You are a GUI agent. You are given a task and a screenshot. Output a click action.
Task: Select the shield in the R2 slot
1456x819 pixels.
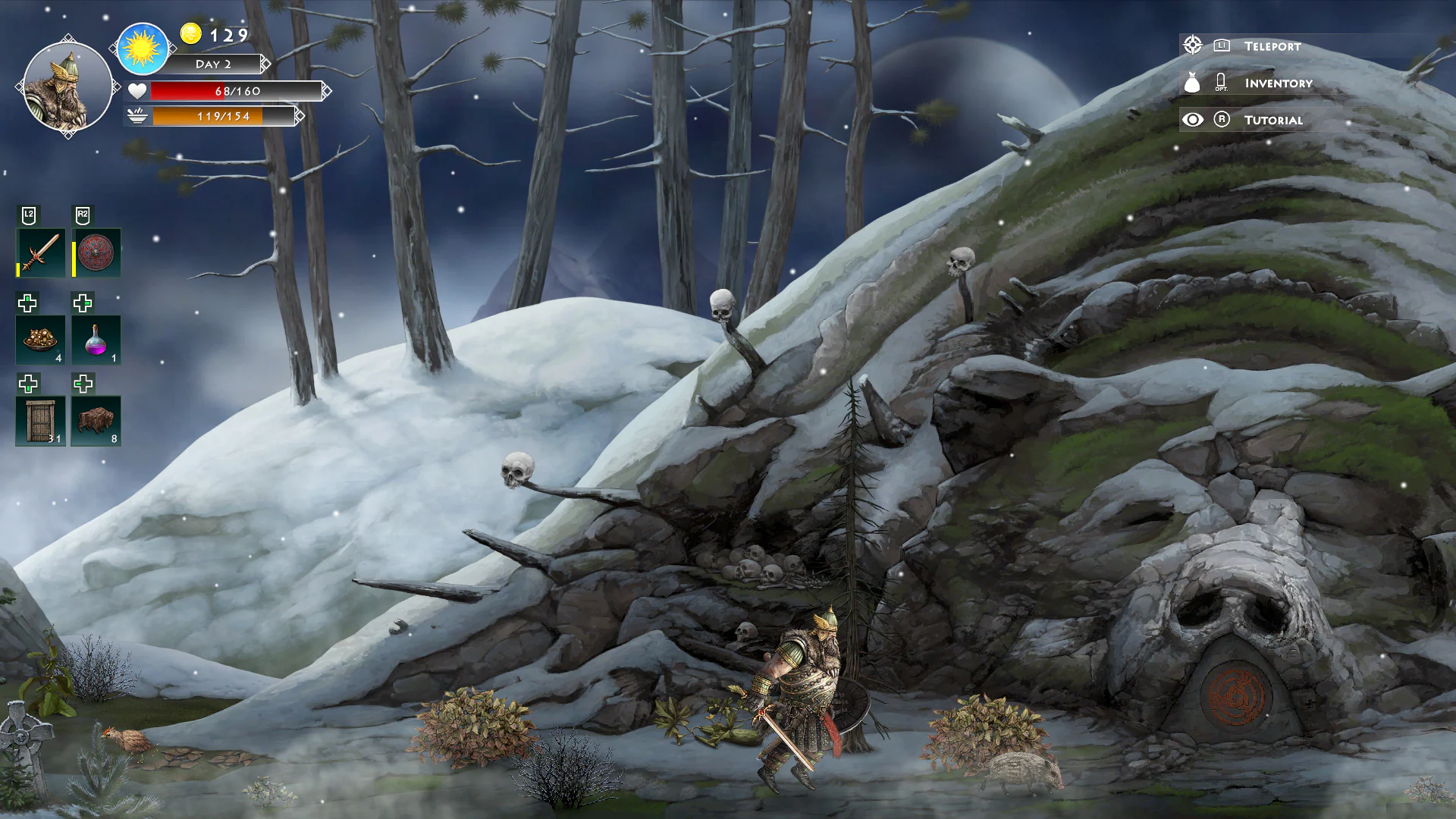point(96,250)
